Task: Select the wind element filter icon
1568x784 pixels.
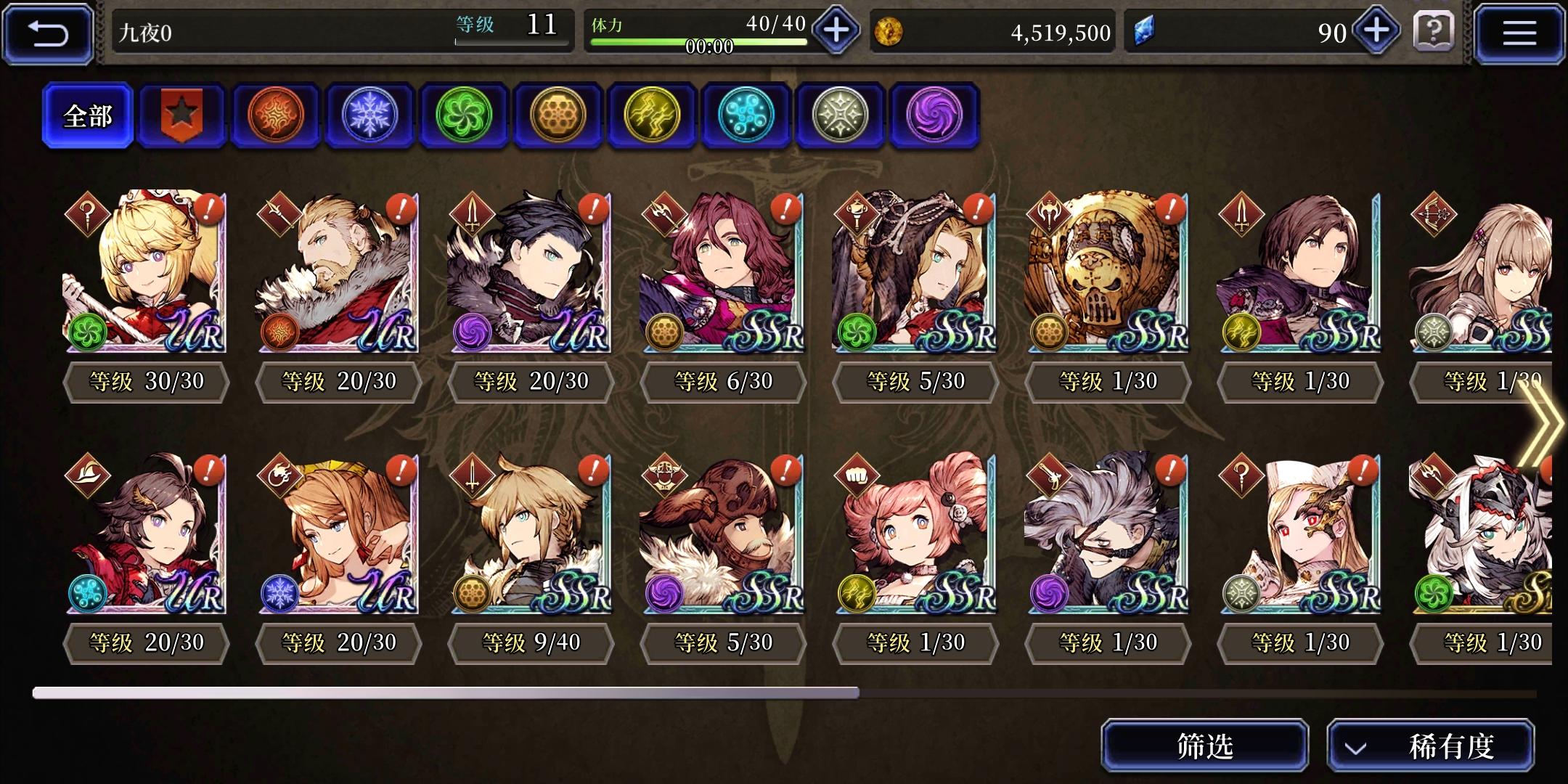Action: [x=465, y=116]
